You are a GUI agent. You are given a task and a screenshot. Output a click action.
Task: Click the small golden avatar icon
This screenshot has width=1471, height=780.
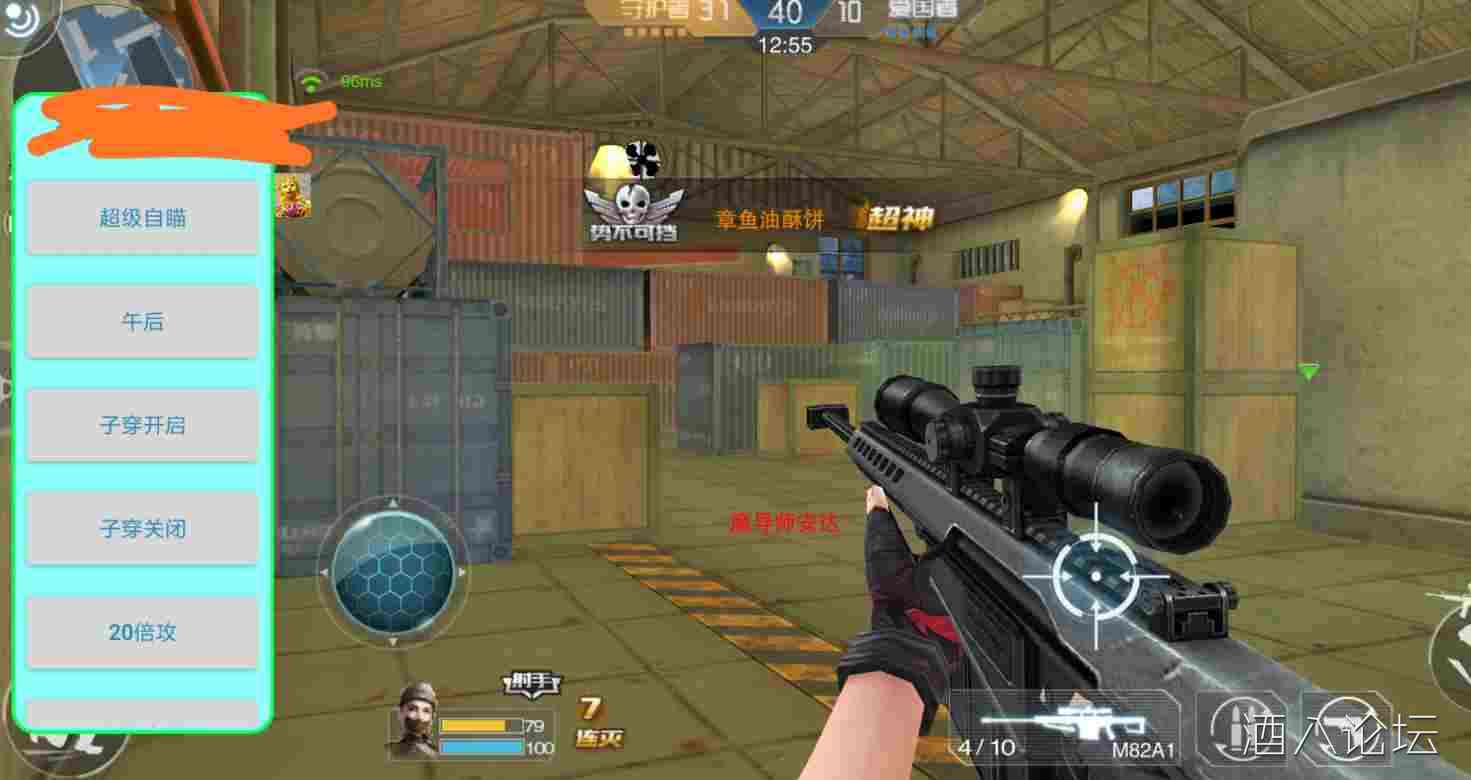(293, 195)
